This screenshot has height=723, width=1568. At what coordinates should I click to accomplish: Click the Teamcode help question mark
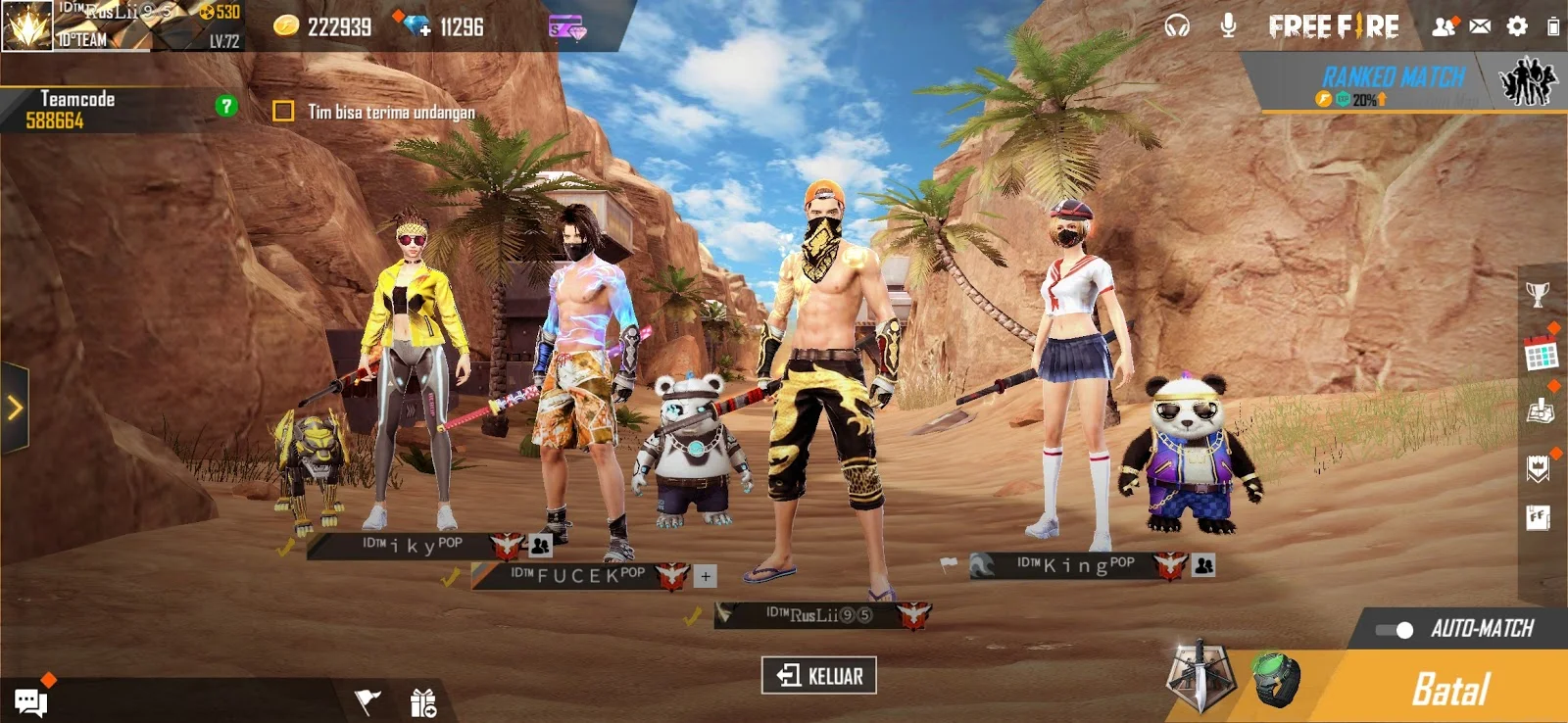pyautogui.click(x=226, y=106)
